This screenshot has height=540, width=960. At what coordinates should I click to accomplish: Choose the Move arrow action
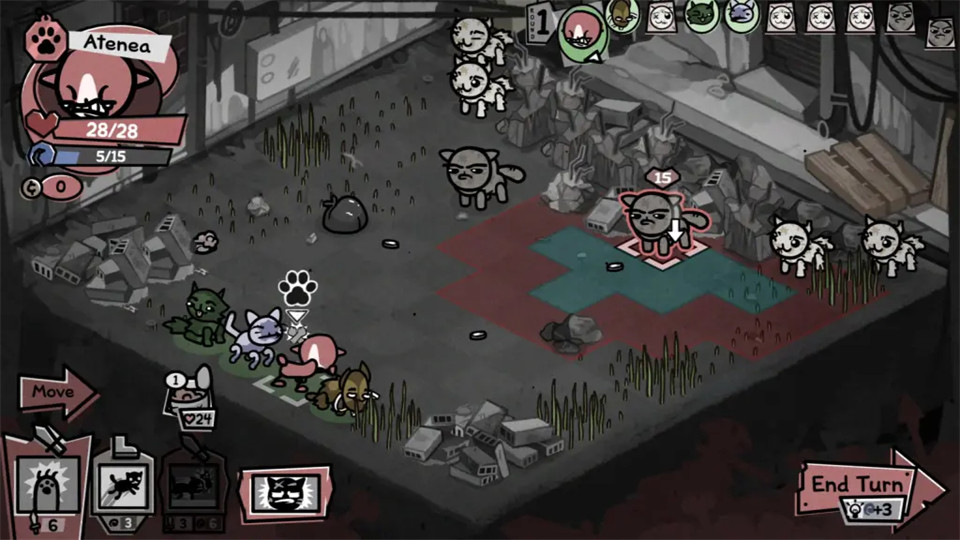(57, 391)
